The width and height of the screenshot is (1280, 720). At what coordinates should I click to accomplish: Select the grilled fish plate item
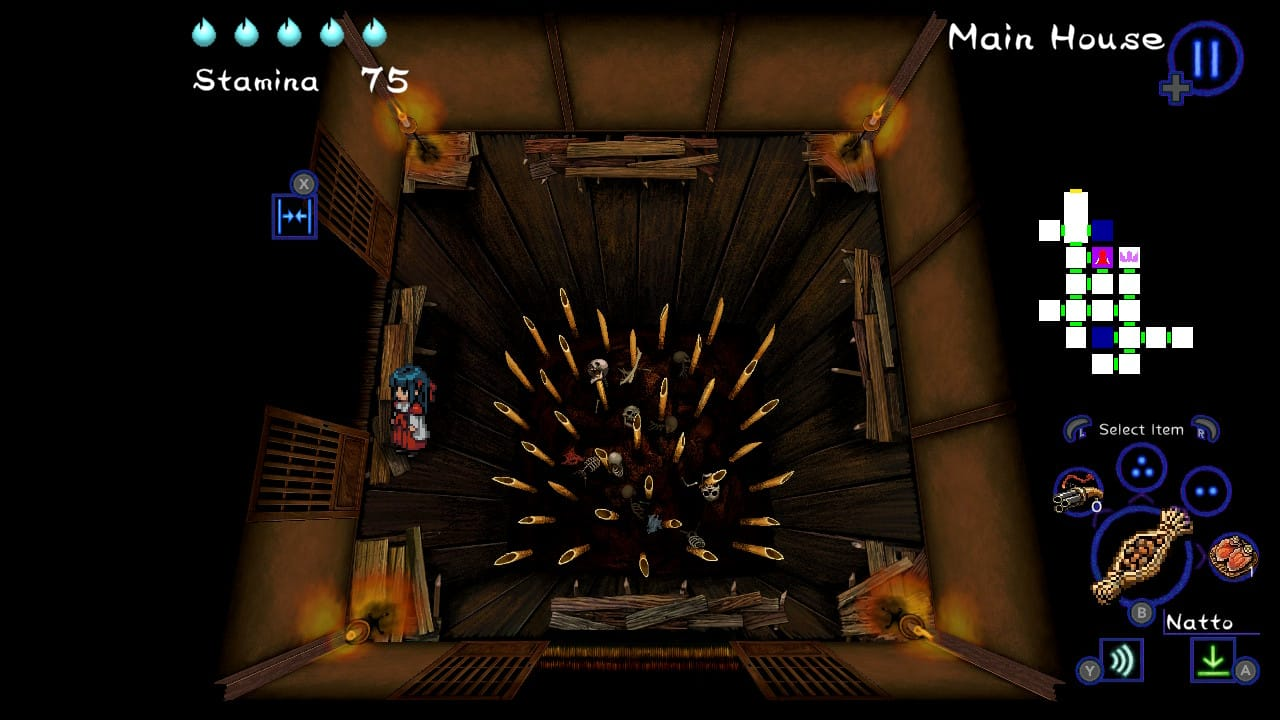(1233, 556)
